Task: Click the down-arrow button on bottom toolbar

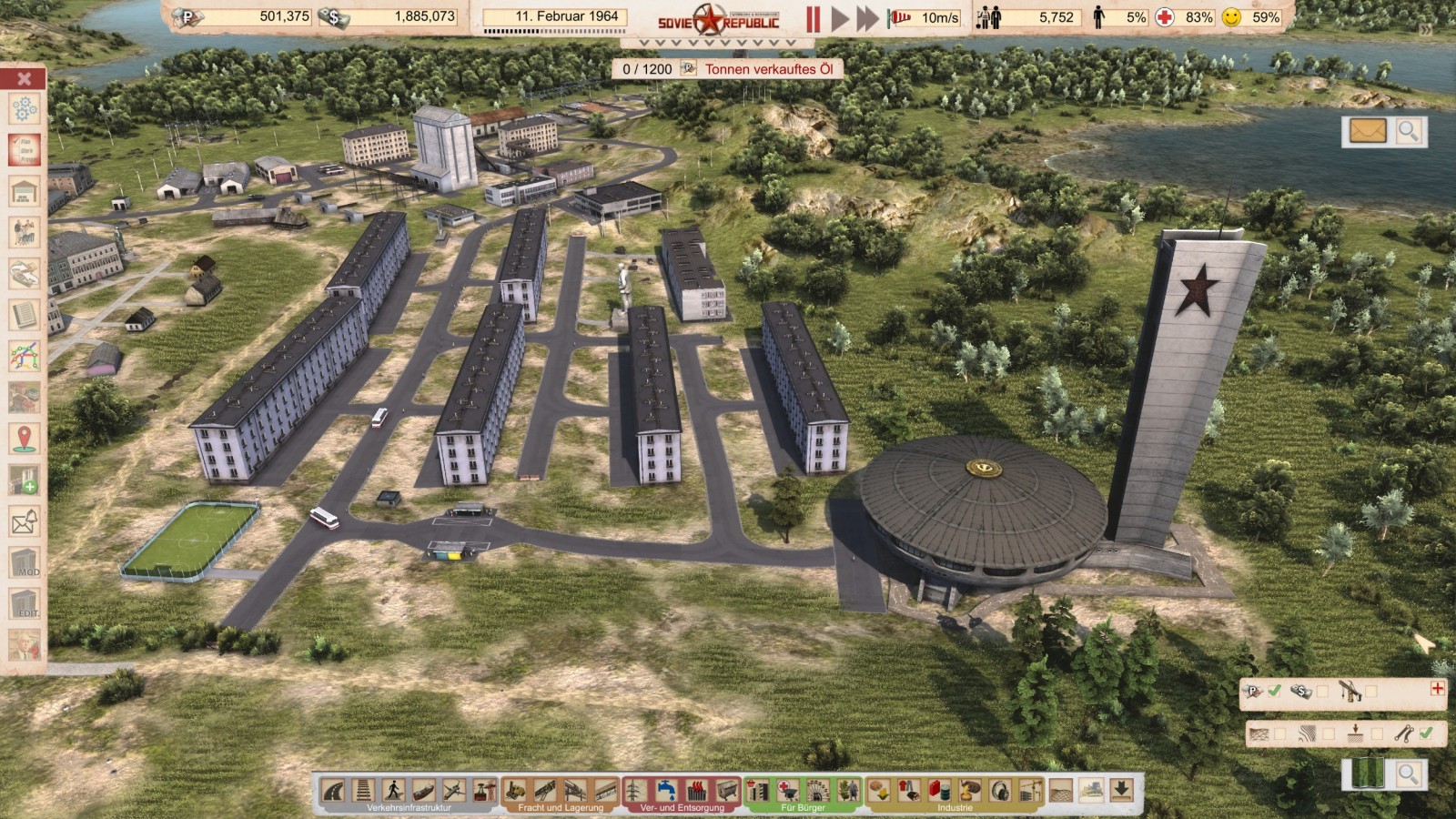Action: point(1121,789)
